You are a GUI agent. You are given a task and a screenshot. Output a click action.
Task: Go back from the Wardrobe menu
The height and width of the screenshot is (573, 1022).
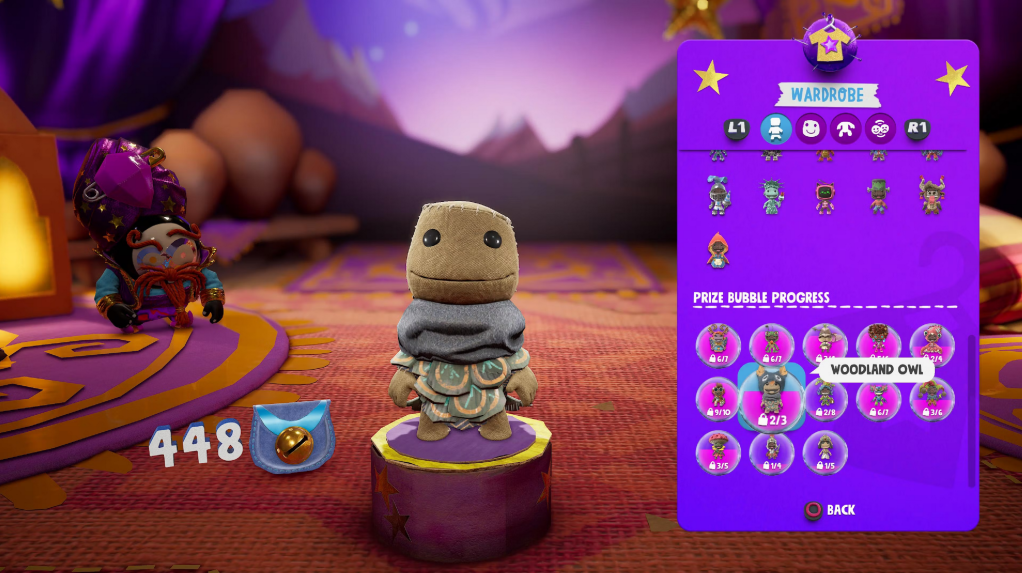(x=830, y=510)
